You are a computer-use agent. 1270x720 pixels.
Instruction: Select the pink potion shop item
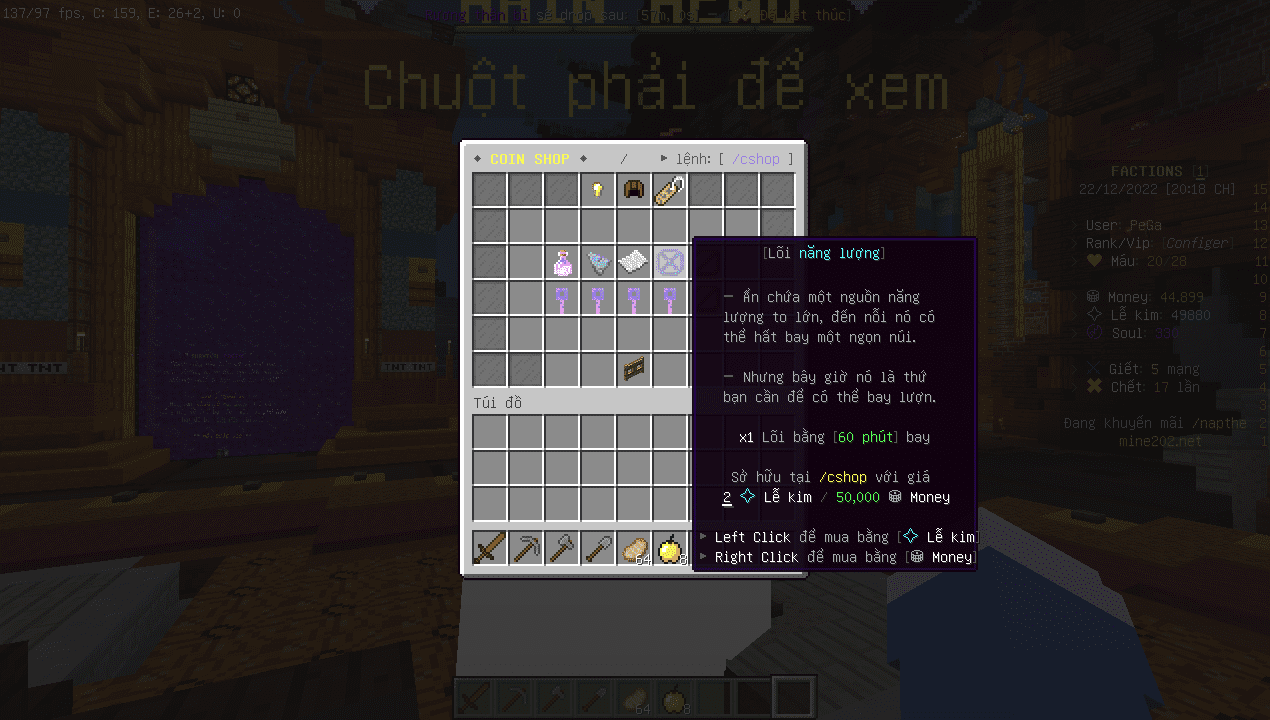tap(562, 263)
